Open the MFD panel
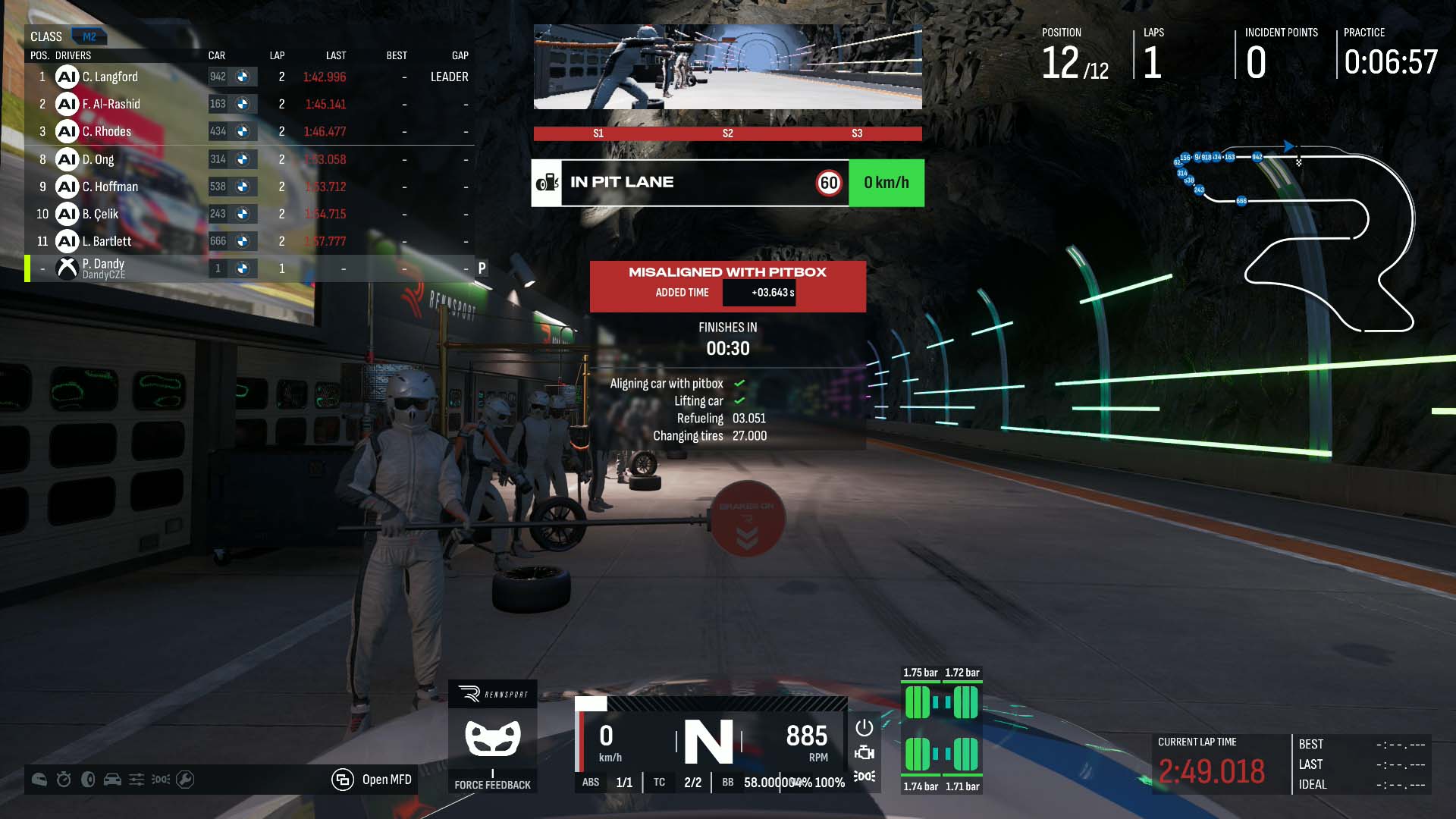Screen dimensions: 1456x819 372,780
